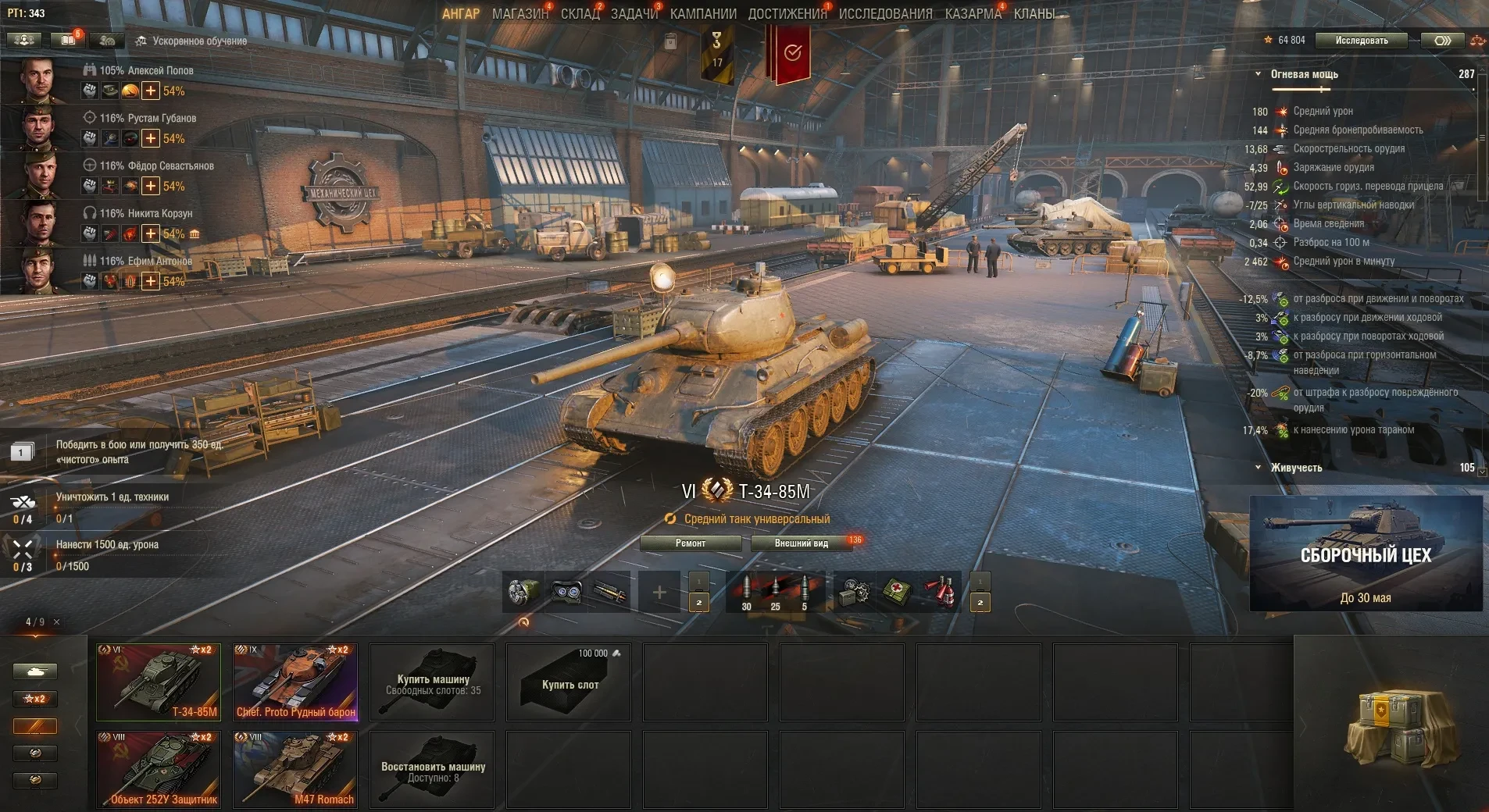Switch to the КАЗАРМА barracks tab
Screen dimensions: 1489x812
pos(973,14)
